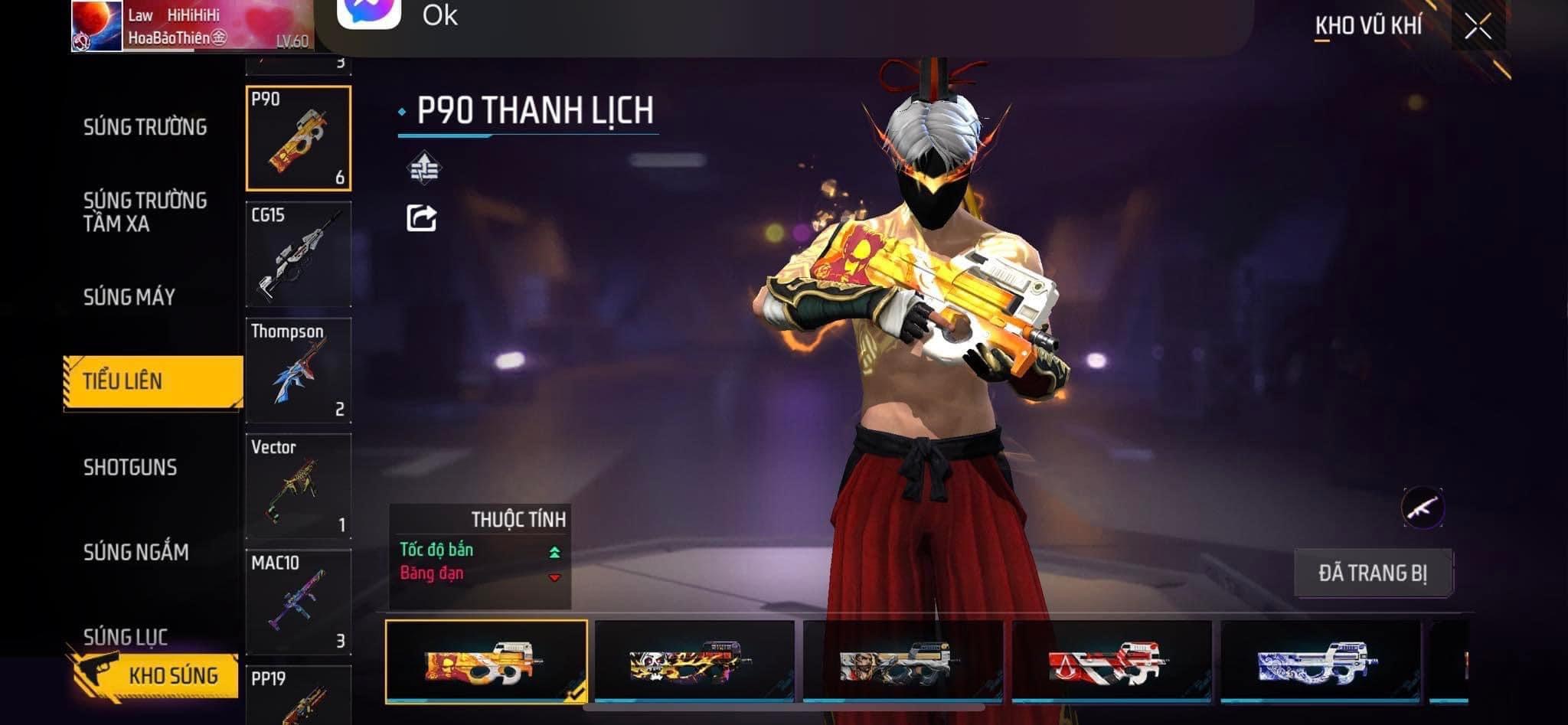Choose the Vector weapon slot
Image resolution: width=1568 pixels, height=725 pixels.
(299, 486)
